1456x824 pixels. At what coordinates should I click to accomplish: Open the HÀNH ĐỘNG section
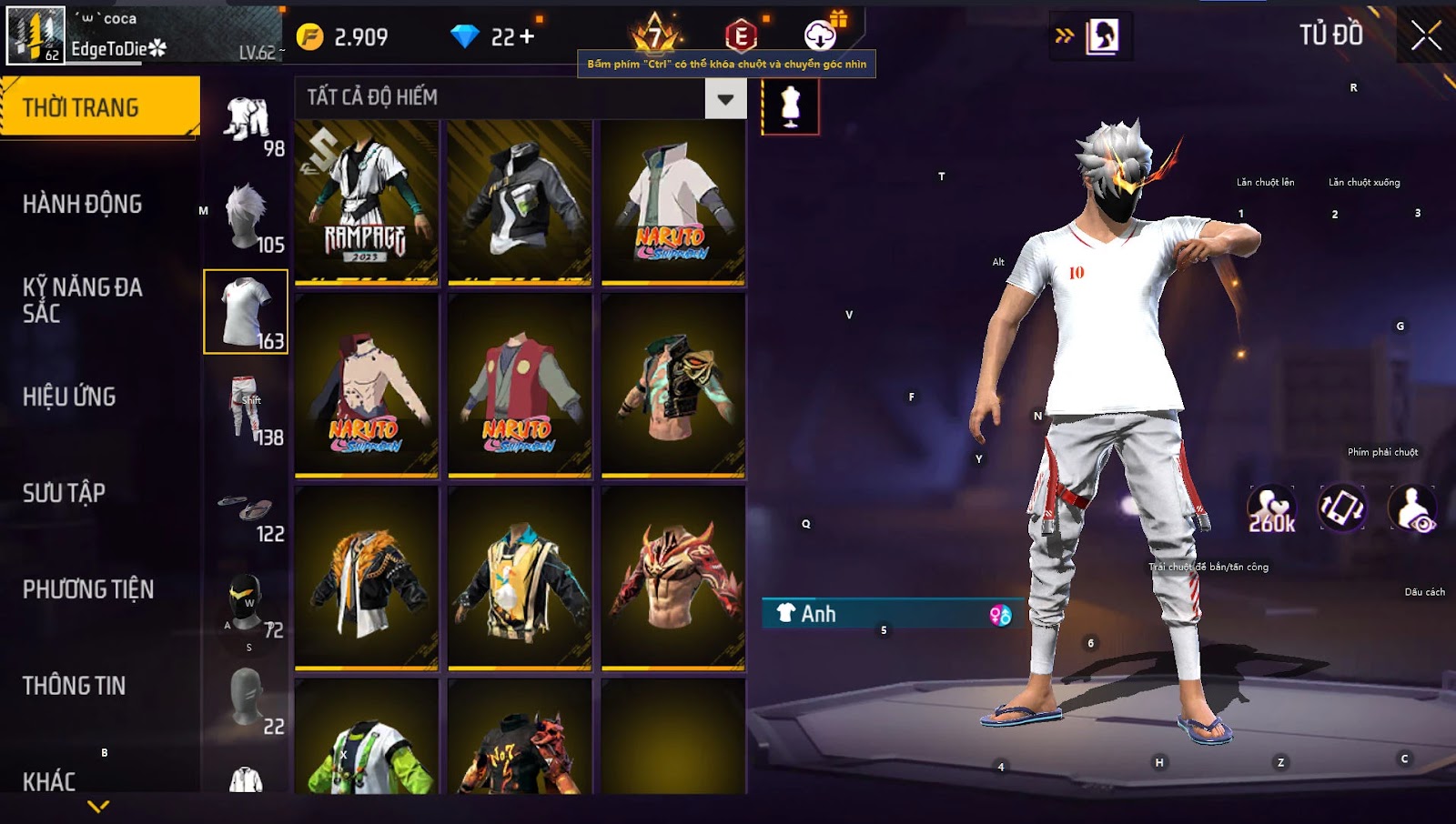(x=83, y=204)
